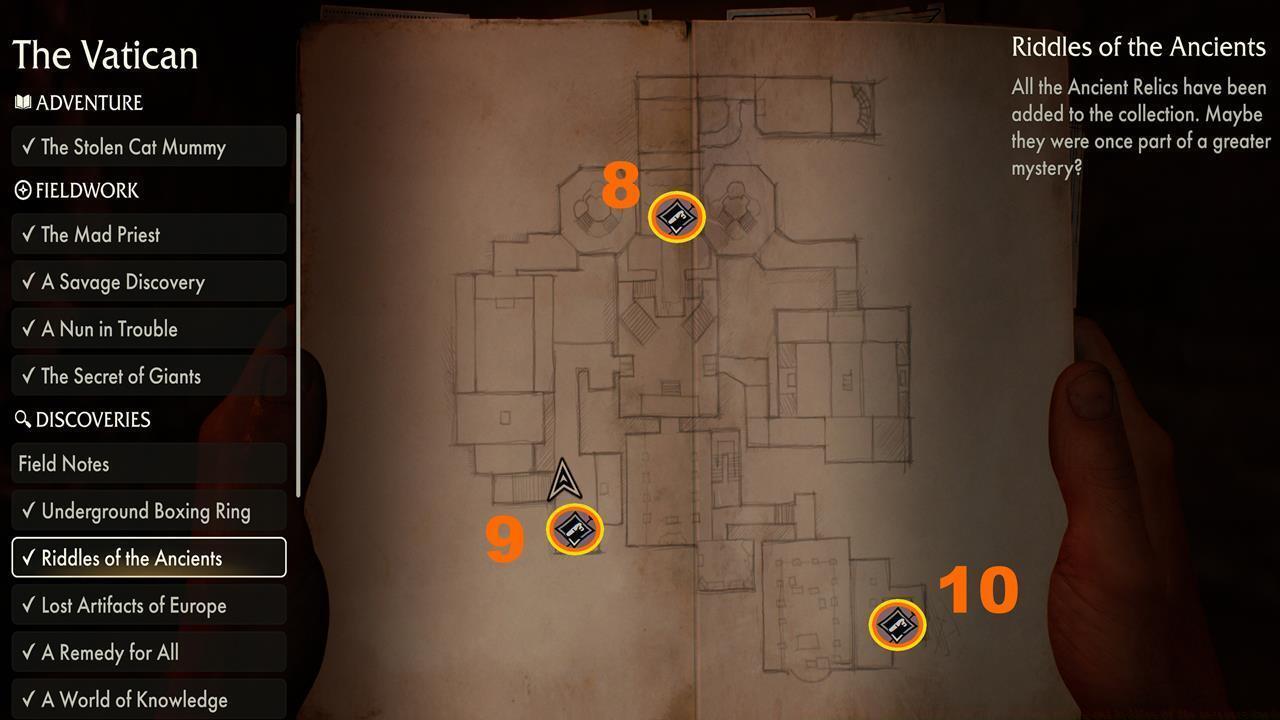The width and height of the screenshot is (1280, 720).
Task: Click the book icon beside ADVENTURE
Action: point(23,103)
